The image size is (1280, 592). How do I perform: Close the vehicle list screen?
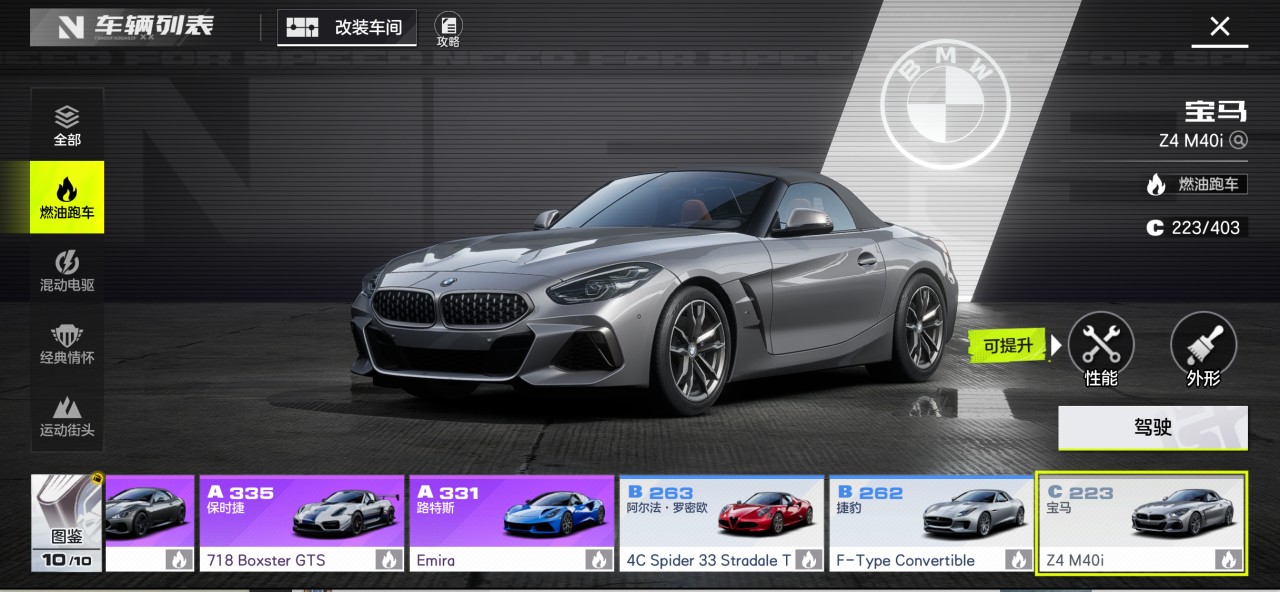[x=1219, y=27]
